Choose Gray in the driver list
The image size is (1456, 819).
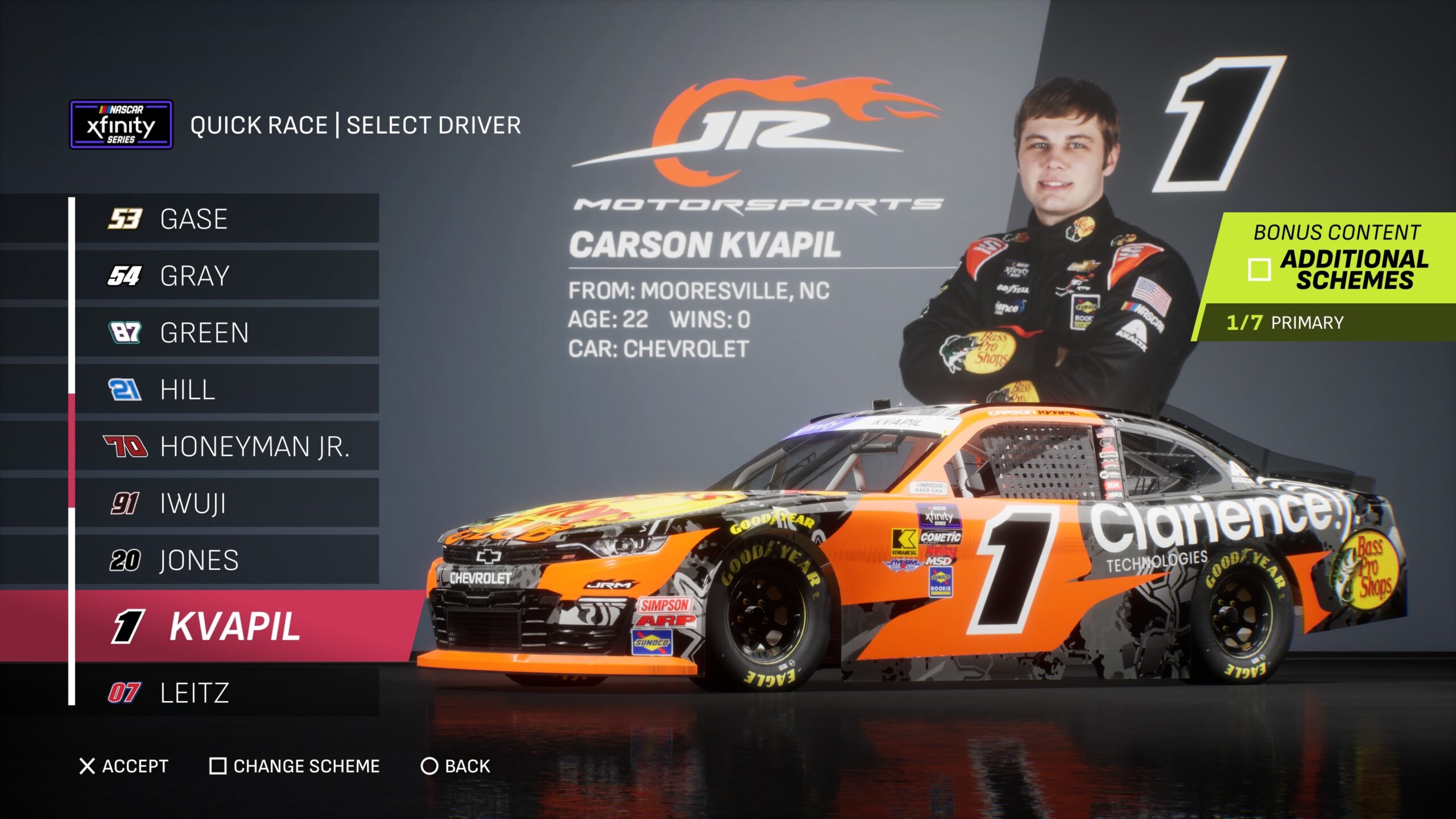(226, 276)
